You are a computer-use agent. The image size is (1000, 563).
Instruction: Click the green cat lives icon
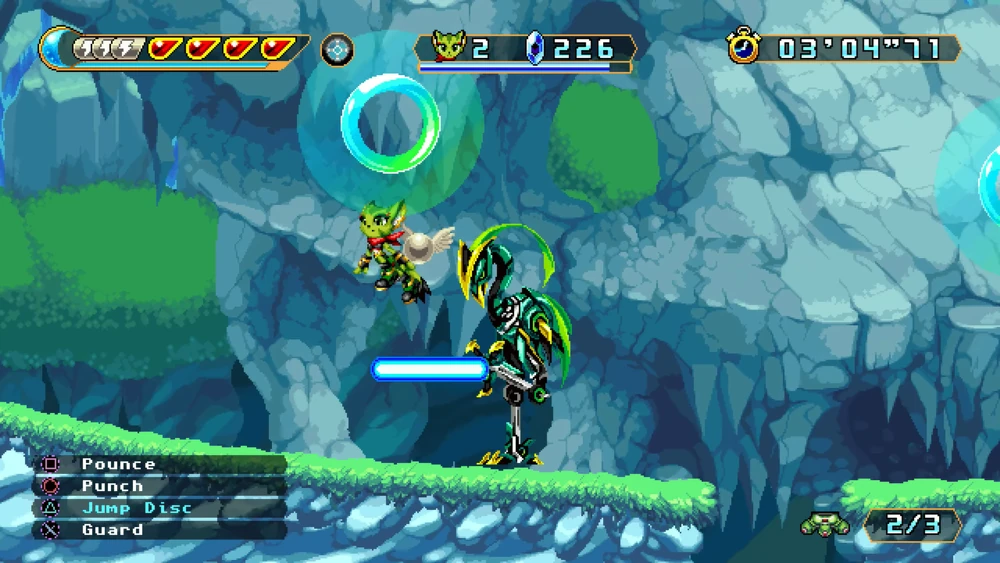coord(447,47)
